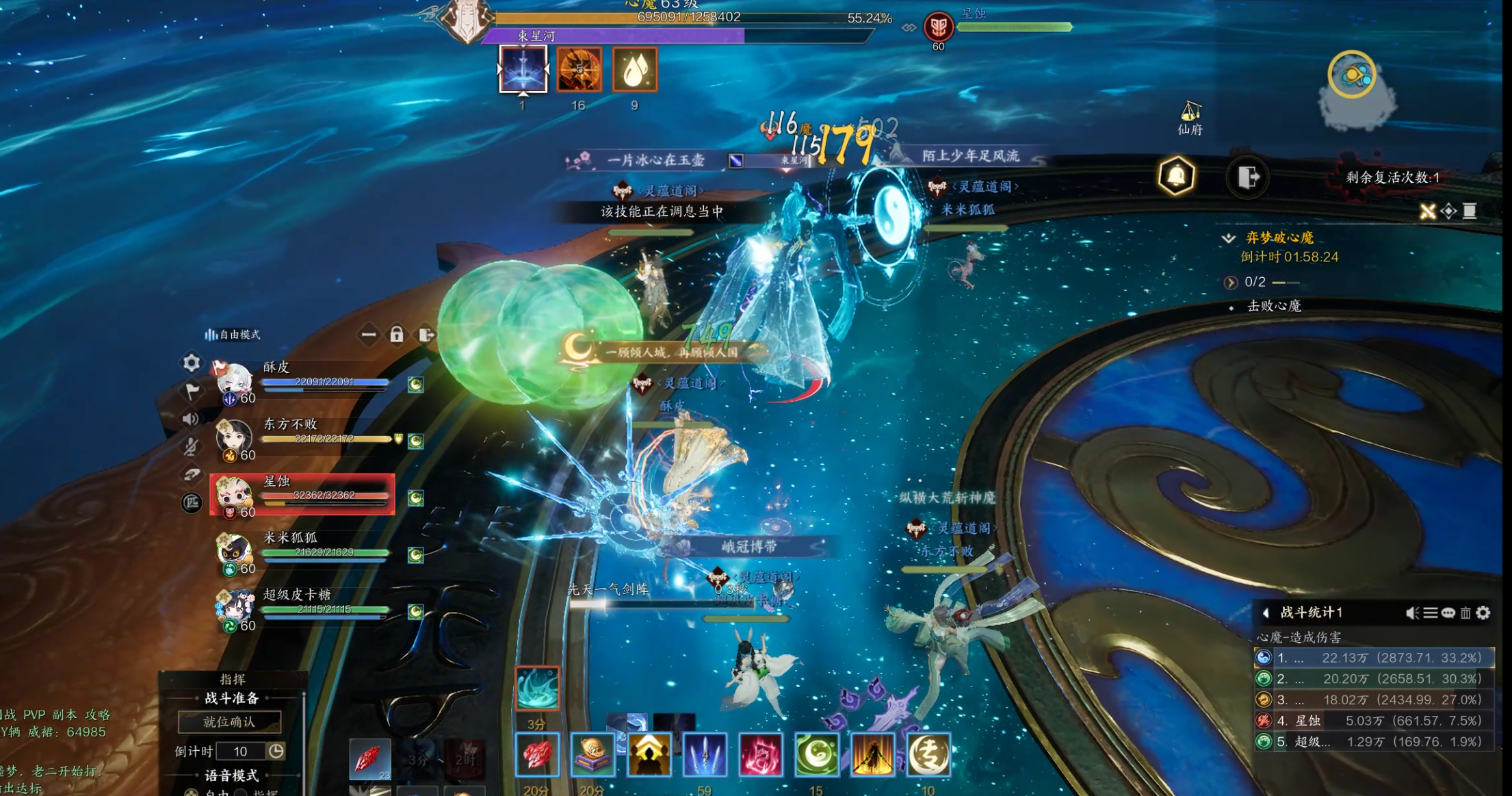Leave the dungeon via exit door button
Image resolution: width=1512 pixels, height=796 pixels.
coord(1248,177)
